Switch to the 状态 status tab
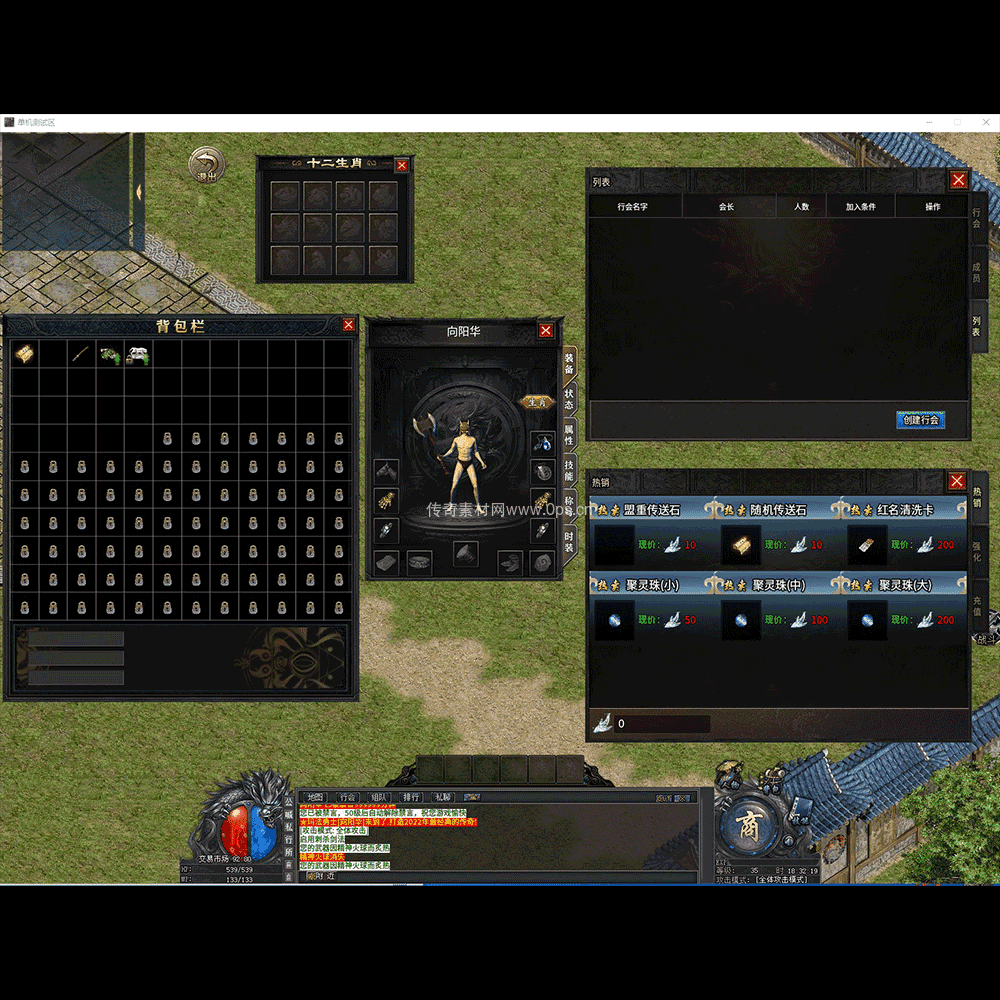This screenshot has width=1000, height=1000. (569, 400)
